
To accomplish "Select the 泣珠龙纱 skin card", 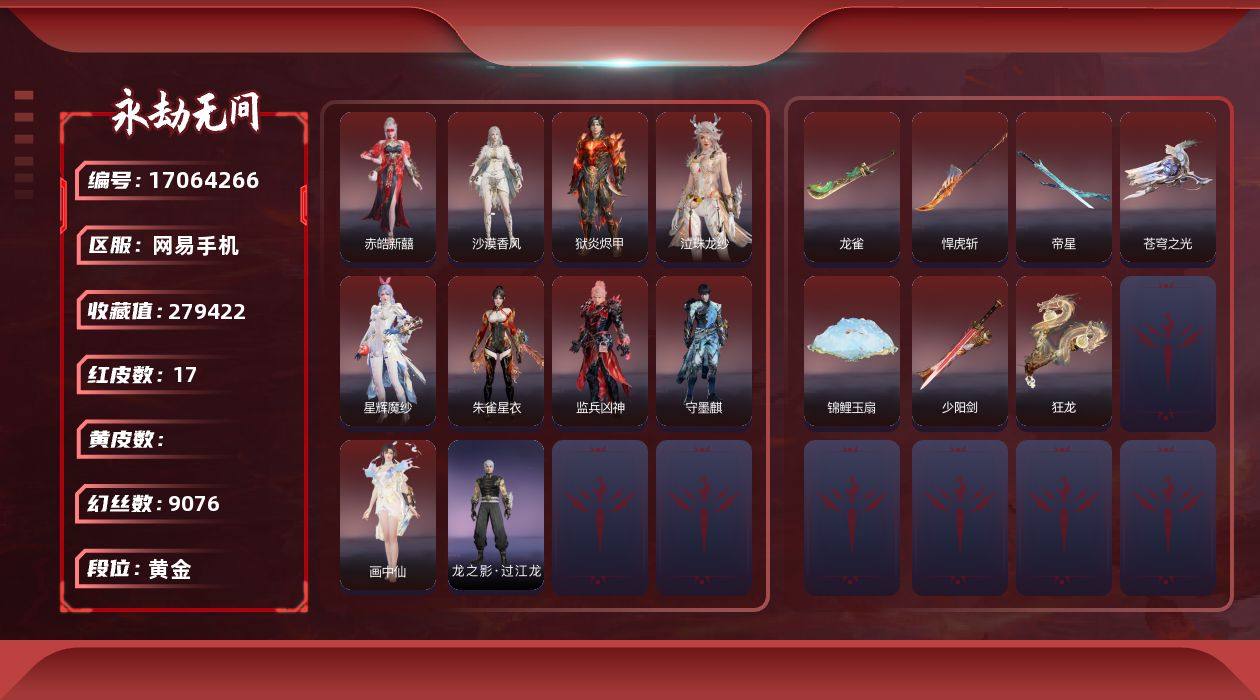I will tap(704, 187).
